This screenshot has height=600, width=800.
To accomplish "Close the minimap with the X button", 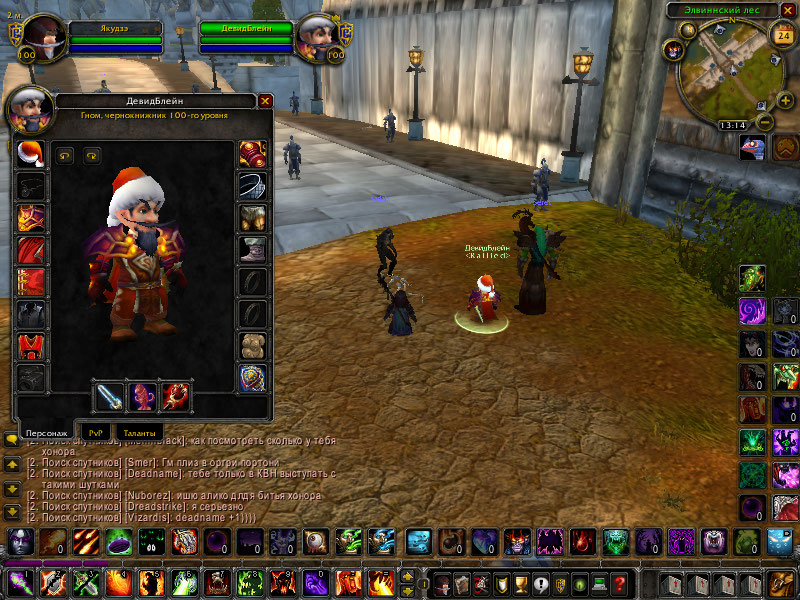I will [787, 10].
